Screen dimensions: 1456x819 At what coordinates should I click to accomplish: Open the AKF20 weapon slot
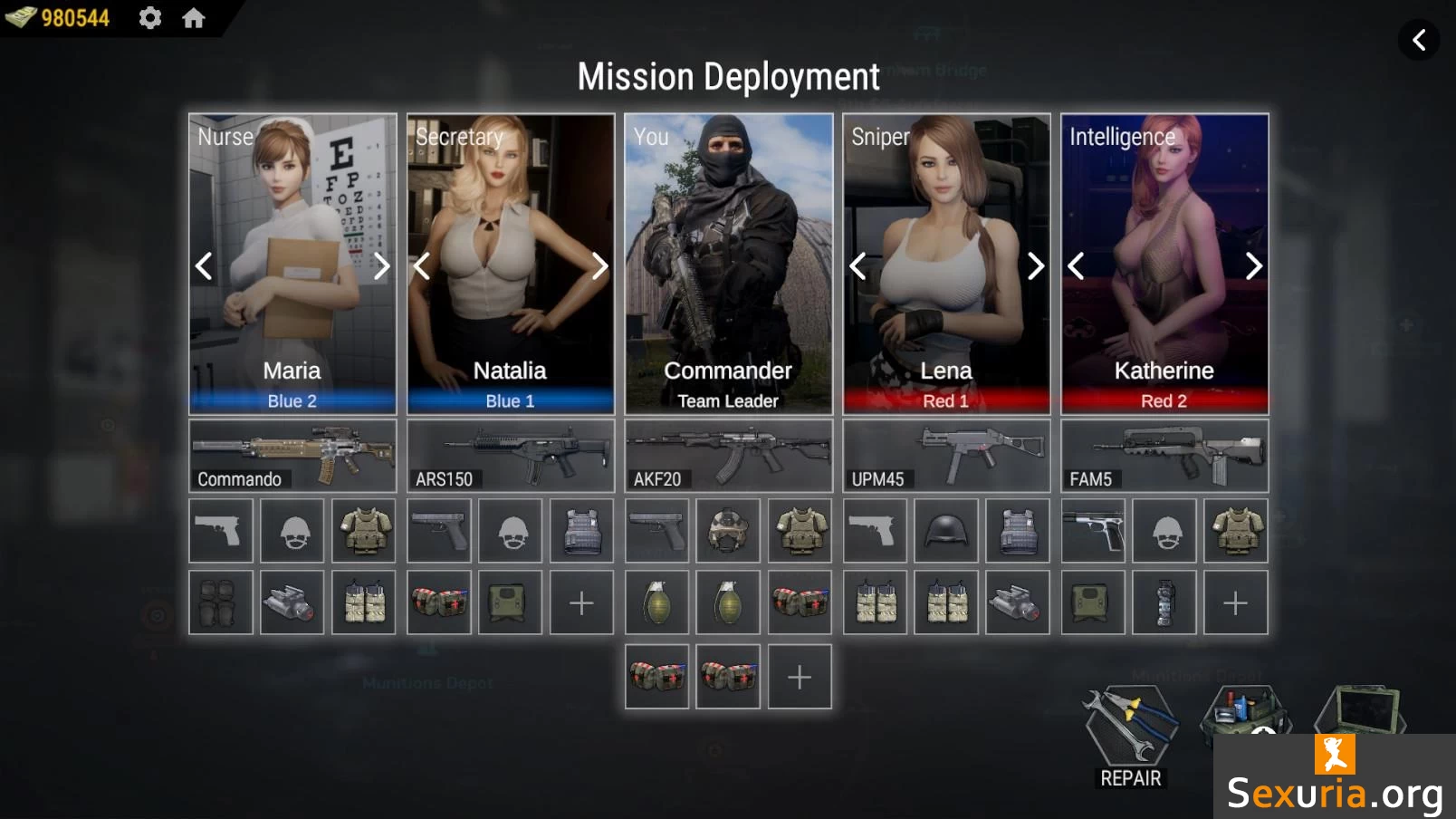click(x=728, y=456)
